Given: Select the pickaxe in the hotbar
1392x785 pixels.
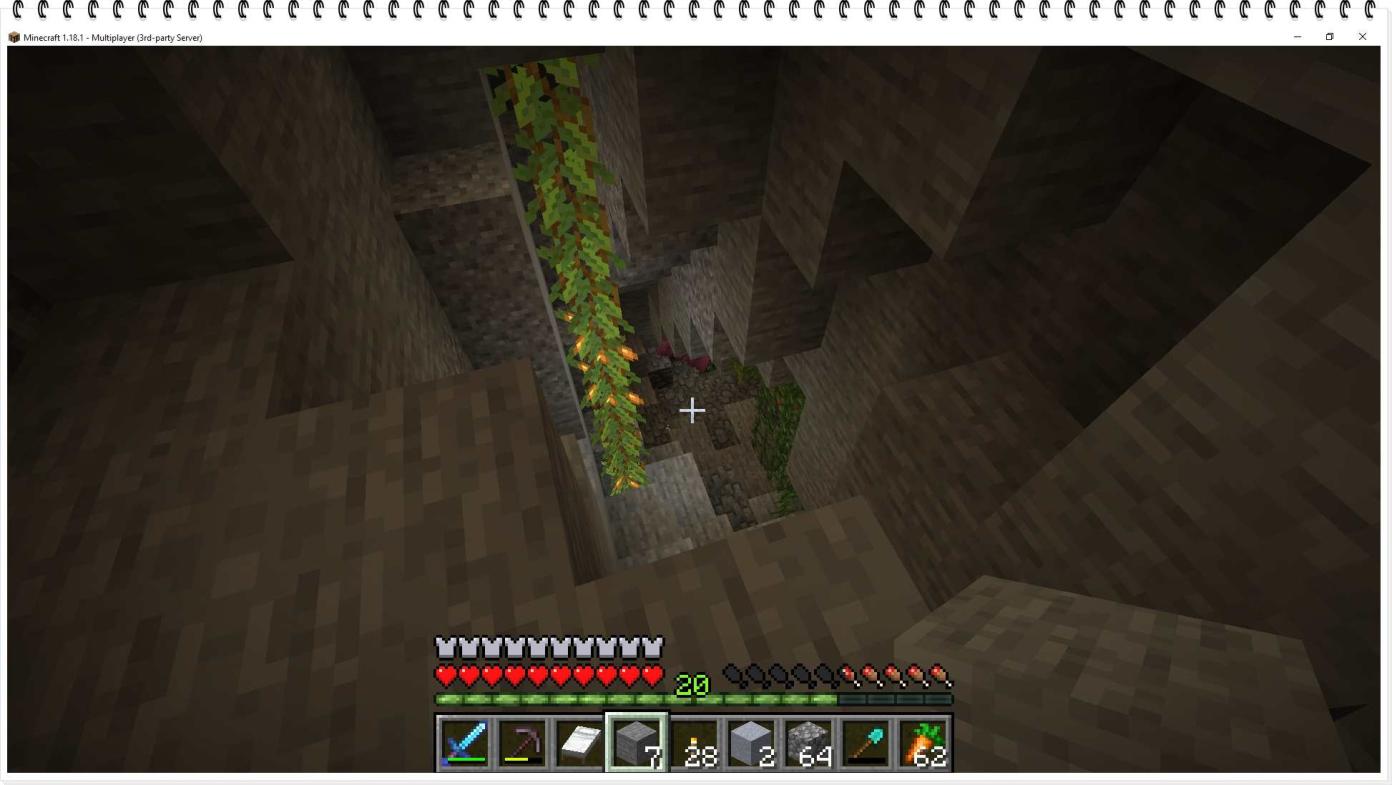Looking at the screenshot, I should pos(520,740).
